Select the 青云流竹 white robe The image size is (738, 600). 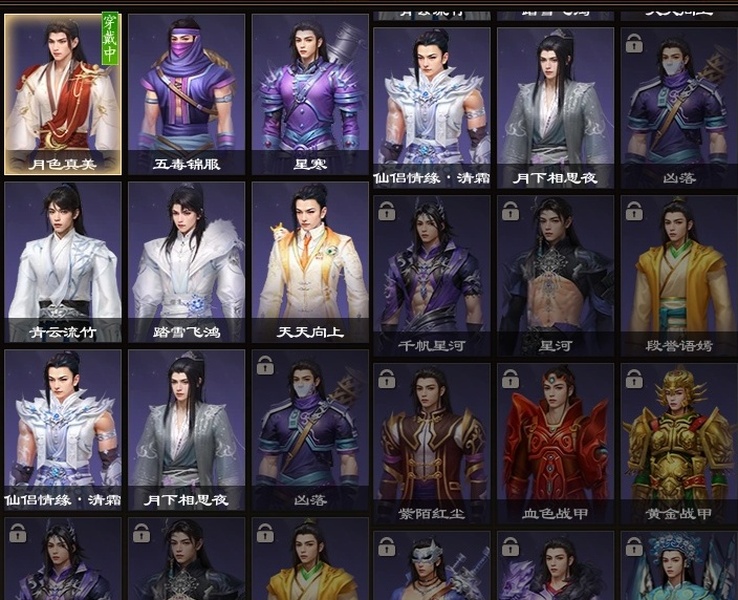(x=63, y=262)
